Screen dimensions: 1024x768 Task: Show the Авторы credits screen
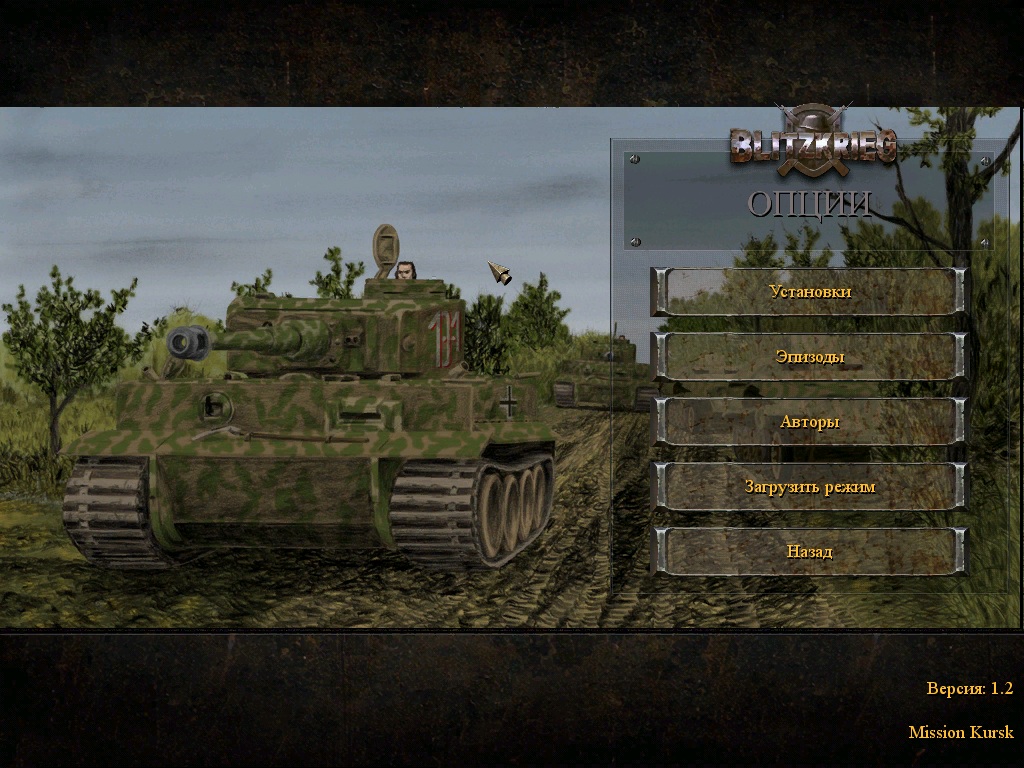click(x=810, y=422)
